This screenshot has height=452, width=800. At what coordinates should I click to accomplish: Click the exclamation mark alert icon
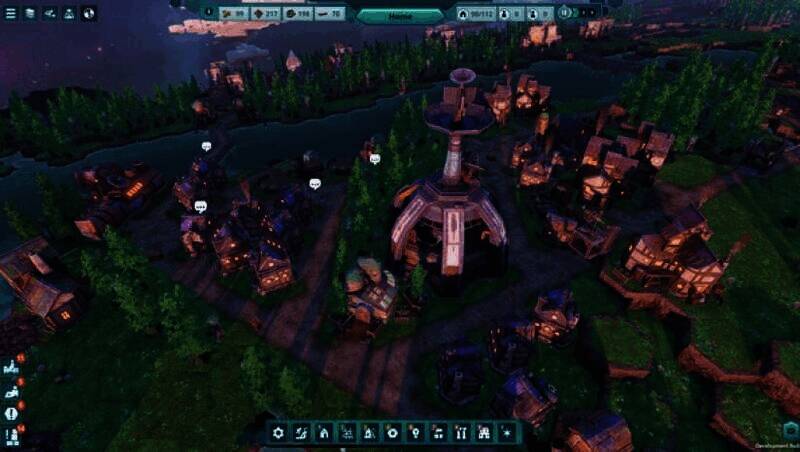pos(11,413)
